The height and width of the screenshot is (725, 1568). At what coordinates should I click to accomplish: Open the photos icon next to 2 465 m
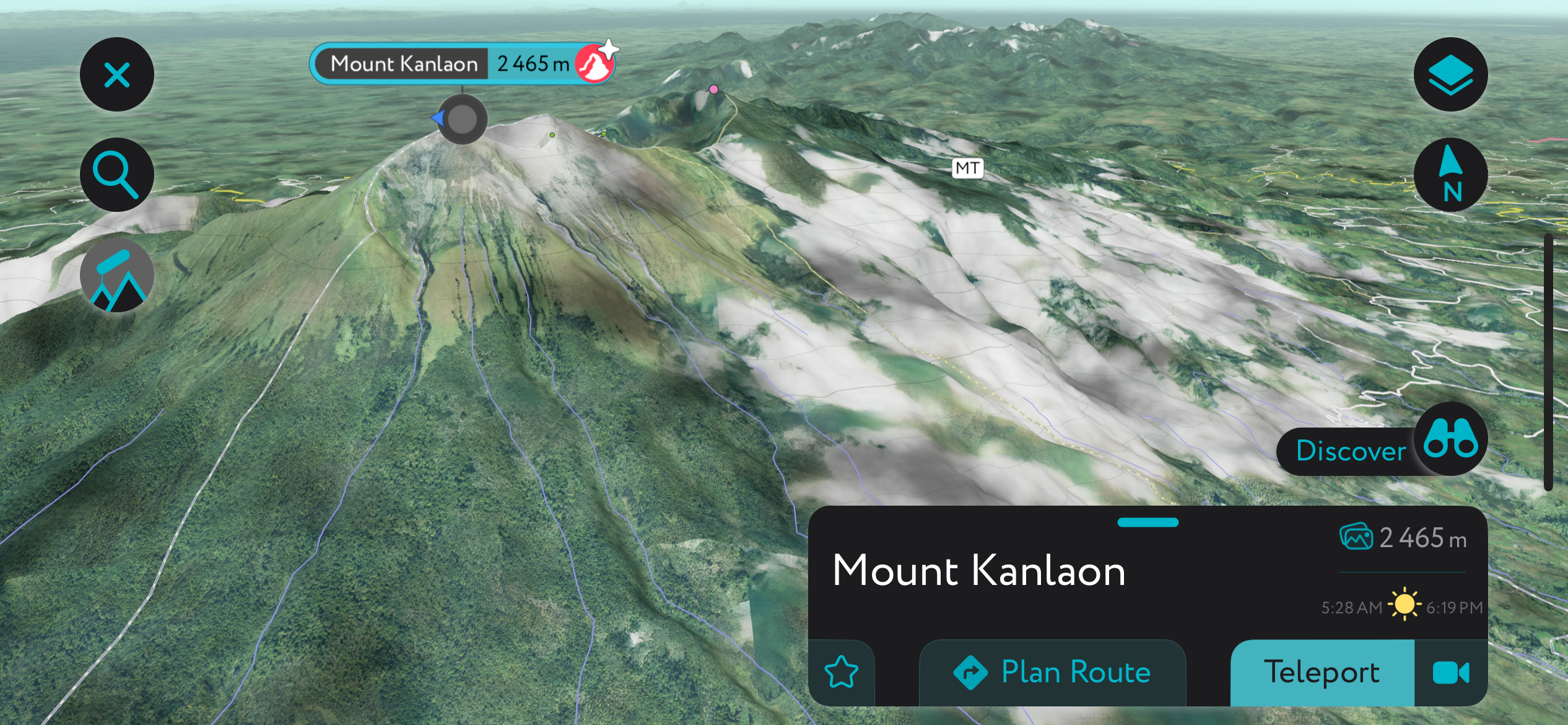1356,537
